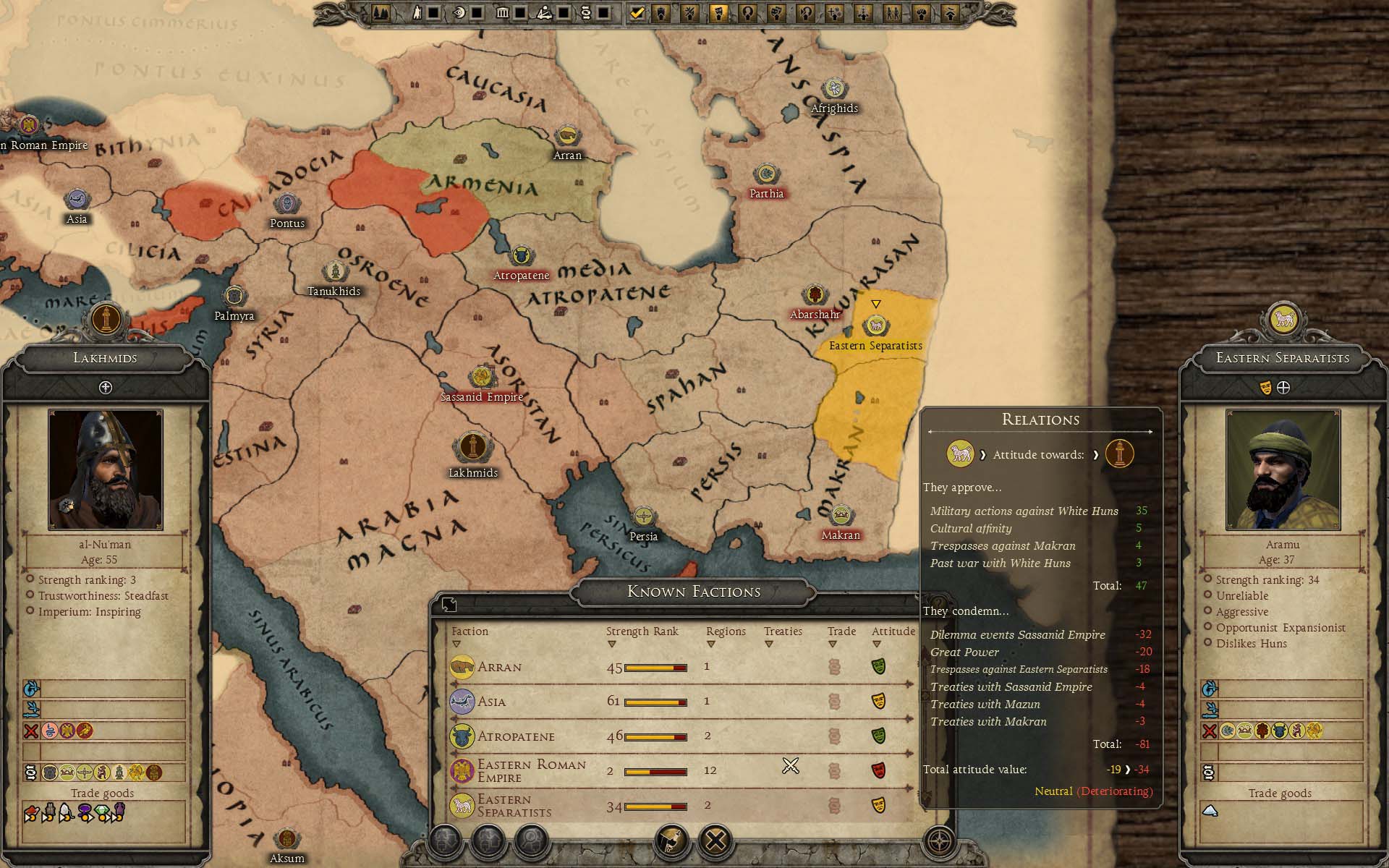Click Aramu's portrait in Eastern Separatists panel

(x=1283, y=469)
